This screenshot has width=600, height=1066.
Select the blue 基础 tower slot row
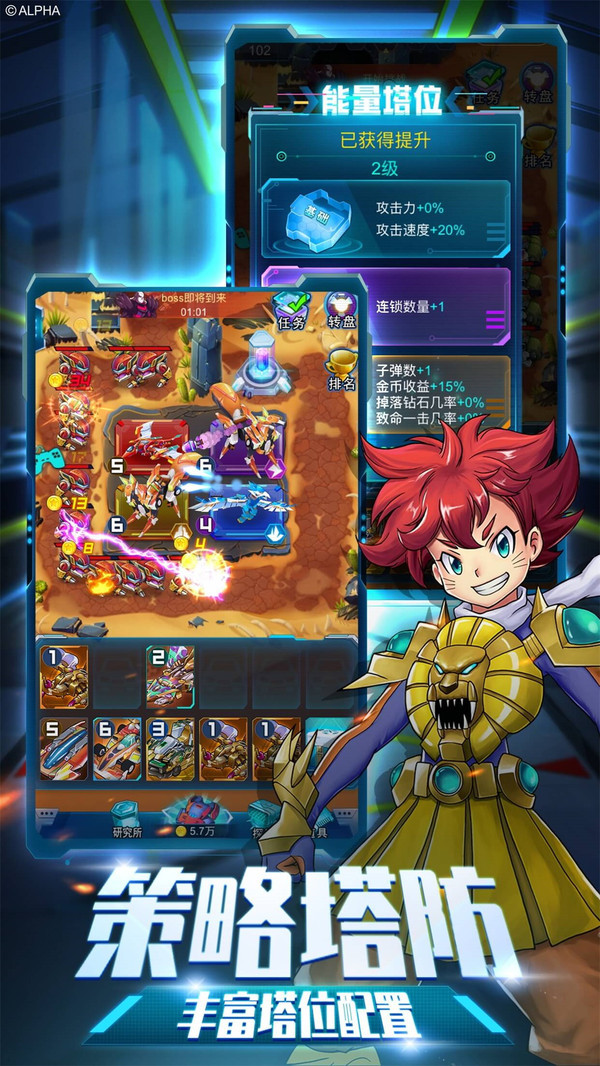(x=385, y=219)
